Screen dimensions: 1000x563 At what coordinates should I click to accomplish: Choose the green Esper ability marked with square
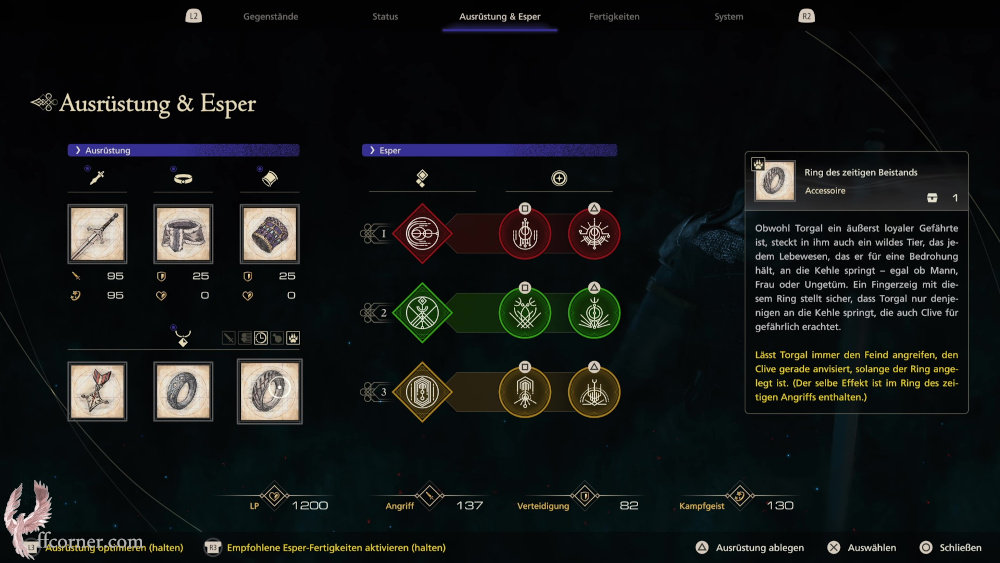click(x=525, y=314)
